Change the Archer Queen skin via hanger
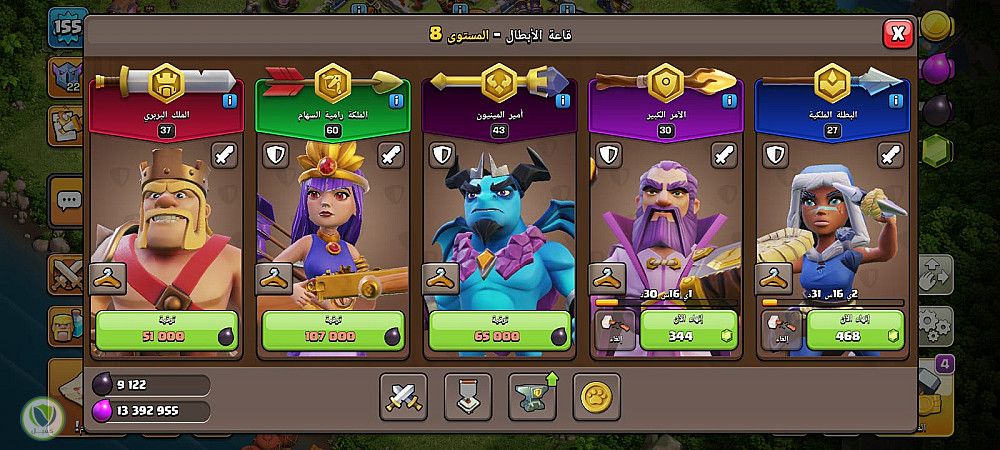This screenshot has height=450, width=1000. pos(274,279)
